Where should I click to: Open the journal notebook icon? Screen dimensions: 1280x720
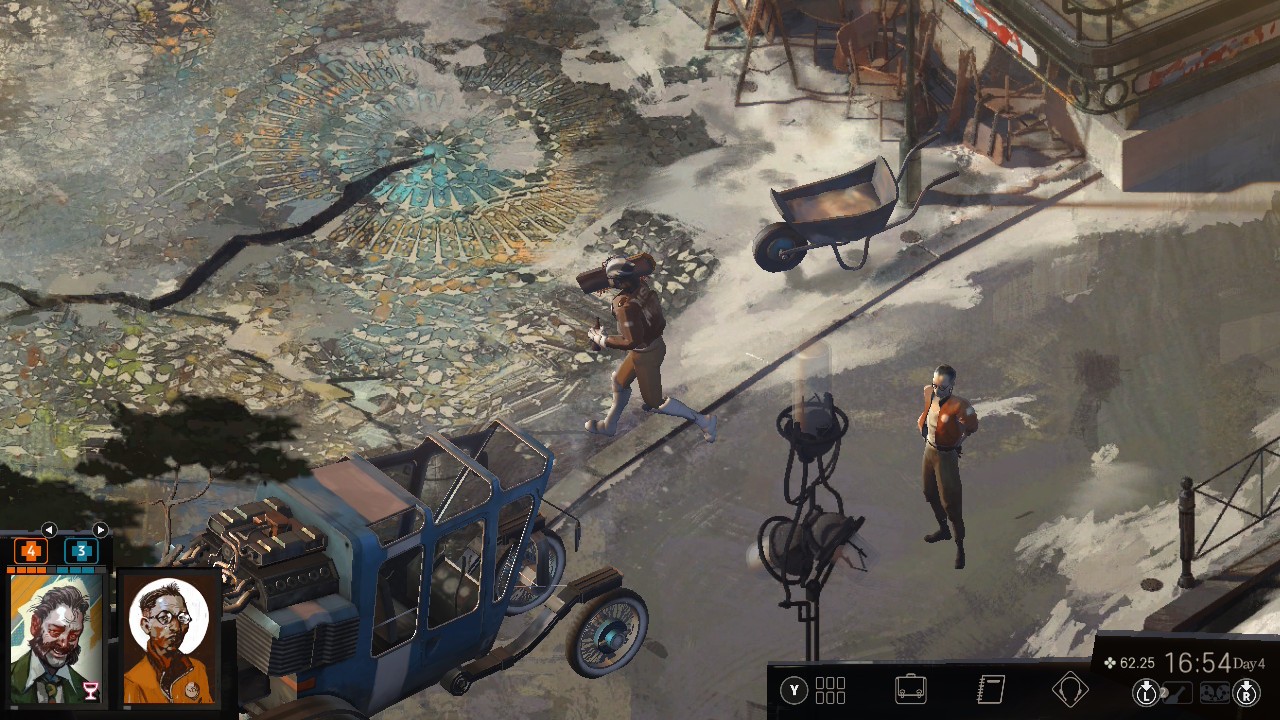pyautogui.click(x=990, y=690)
